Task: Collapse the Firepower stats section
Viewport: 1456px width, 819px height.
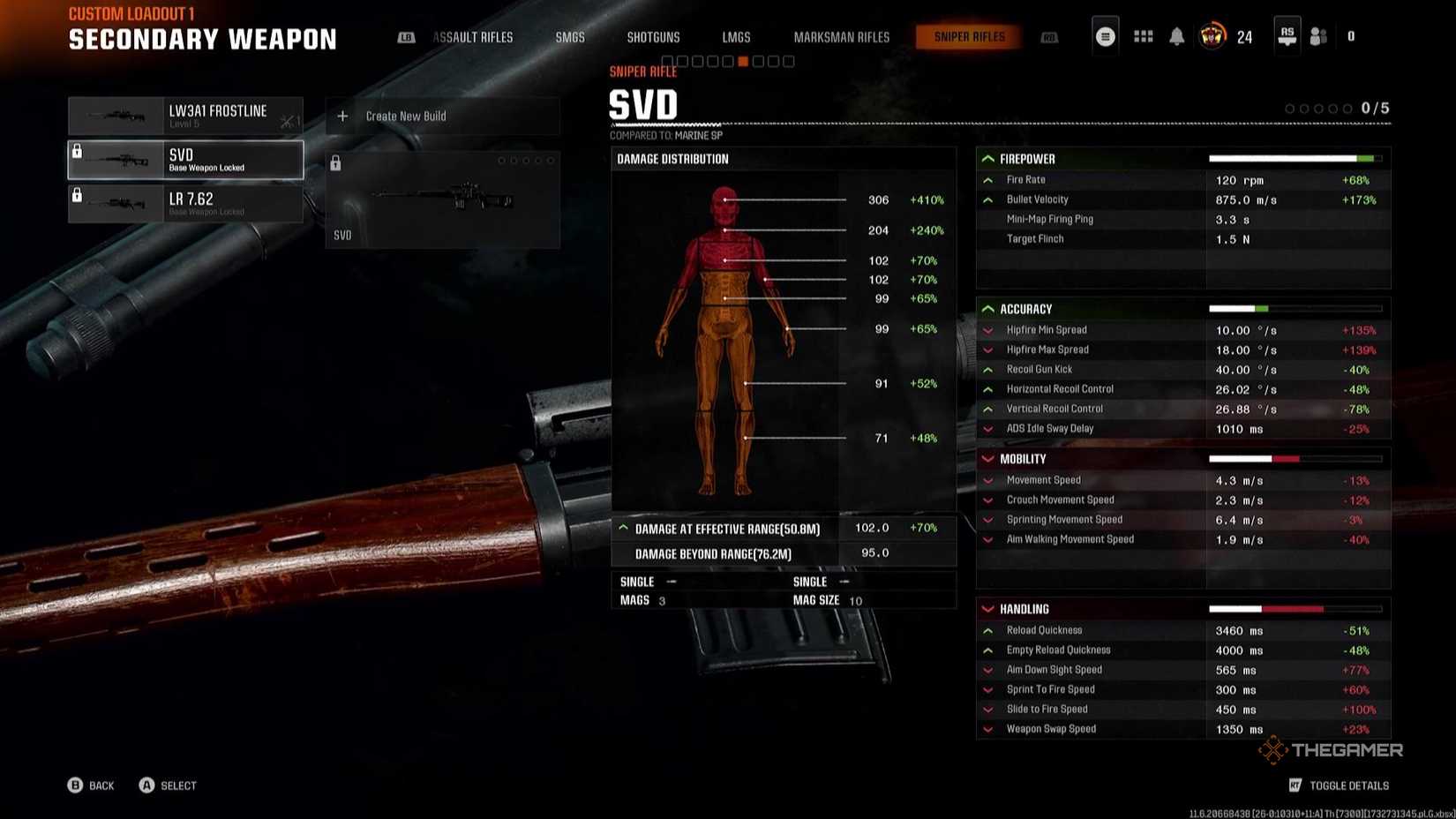Action: pos(987,159)
